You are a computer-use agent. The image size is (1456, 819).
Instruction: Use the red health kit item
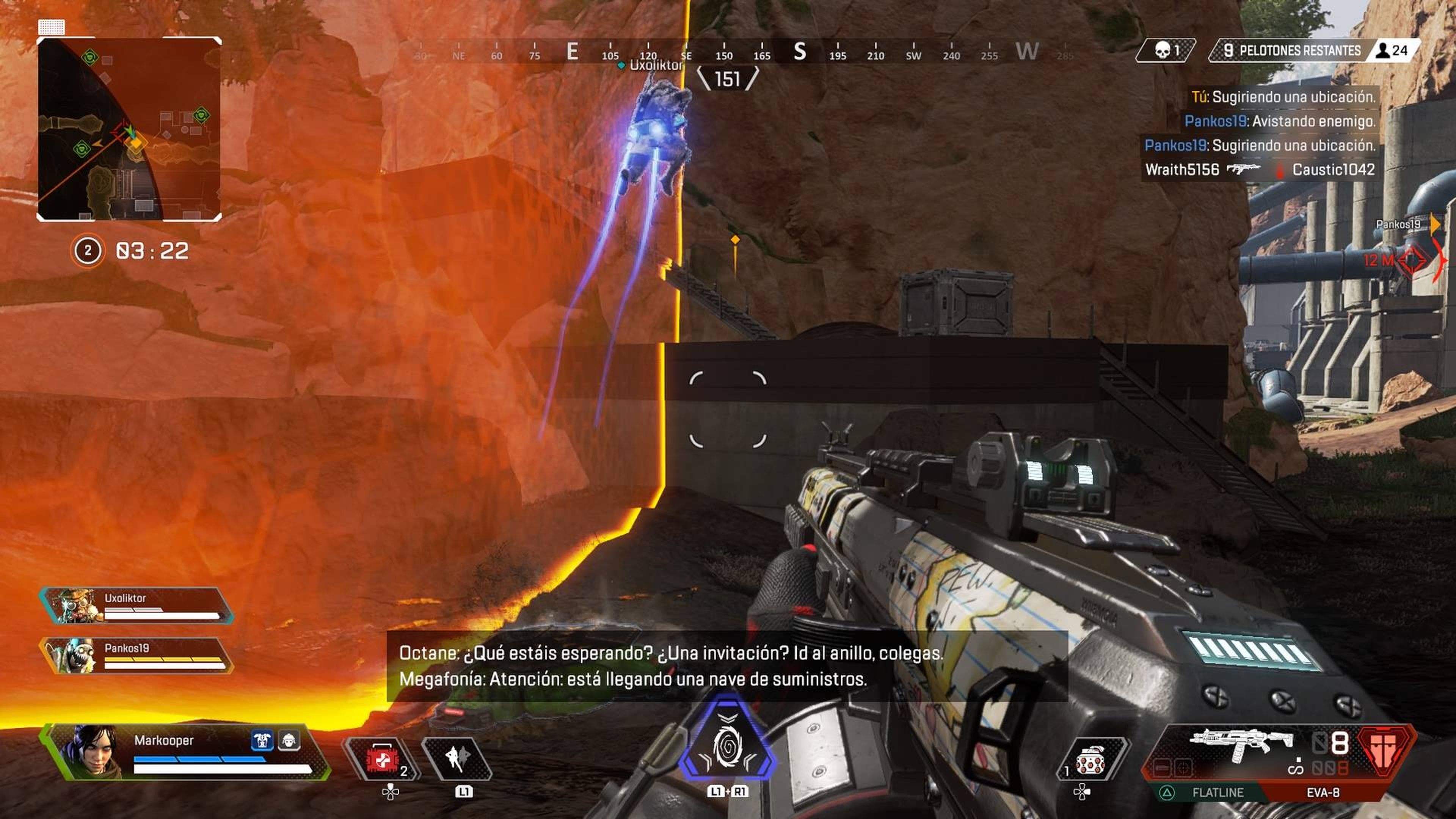click(382, 758)
